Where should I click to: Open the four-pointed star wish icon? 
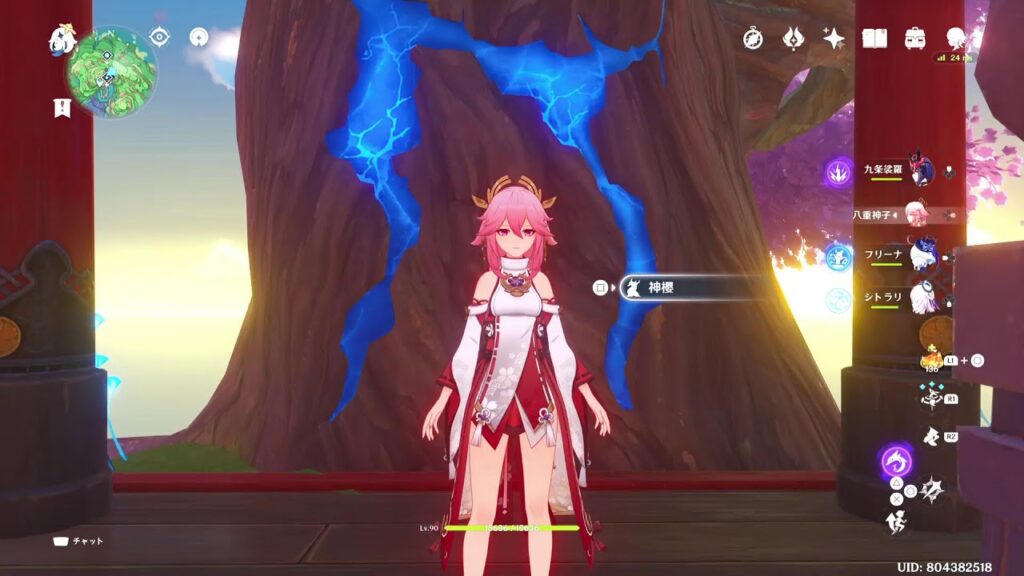833,38
